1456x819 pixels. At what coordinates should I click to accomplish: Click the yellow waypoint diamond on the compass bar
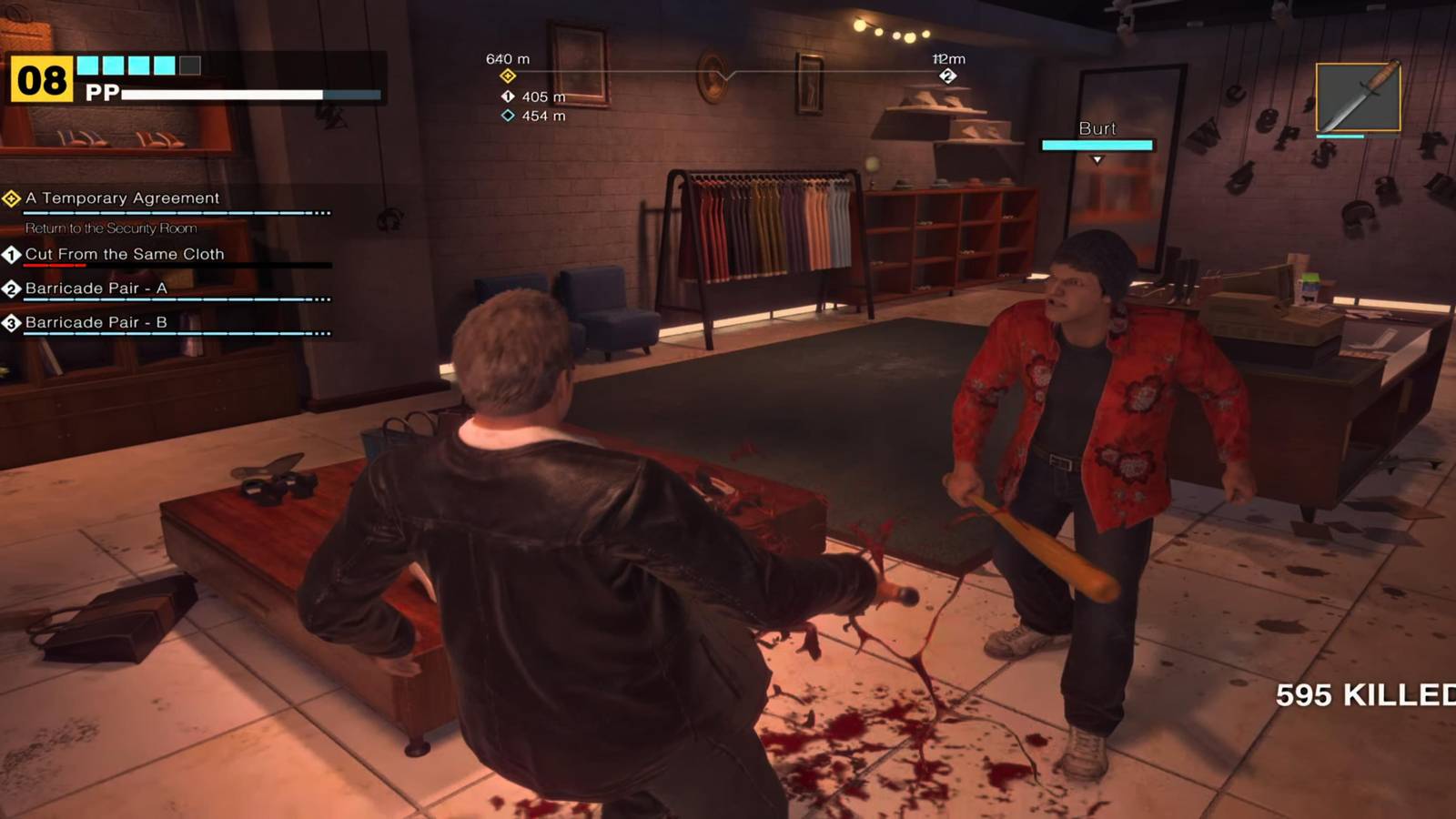[x=507, y=75]
